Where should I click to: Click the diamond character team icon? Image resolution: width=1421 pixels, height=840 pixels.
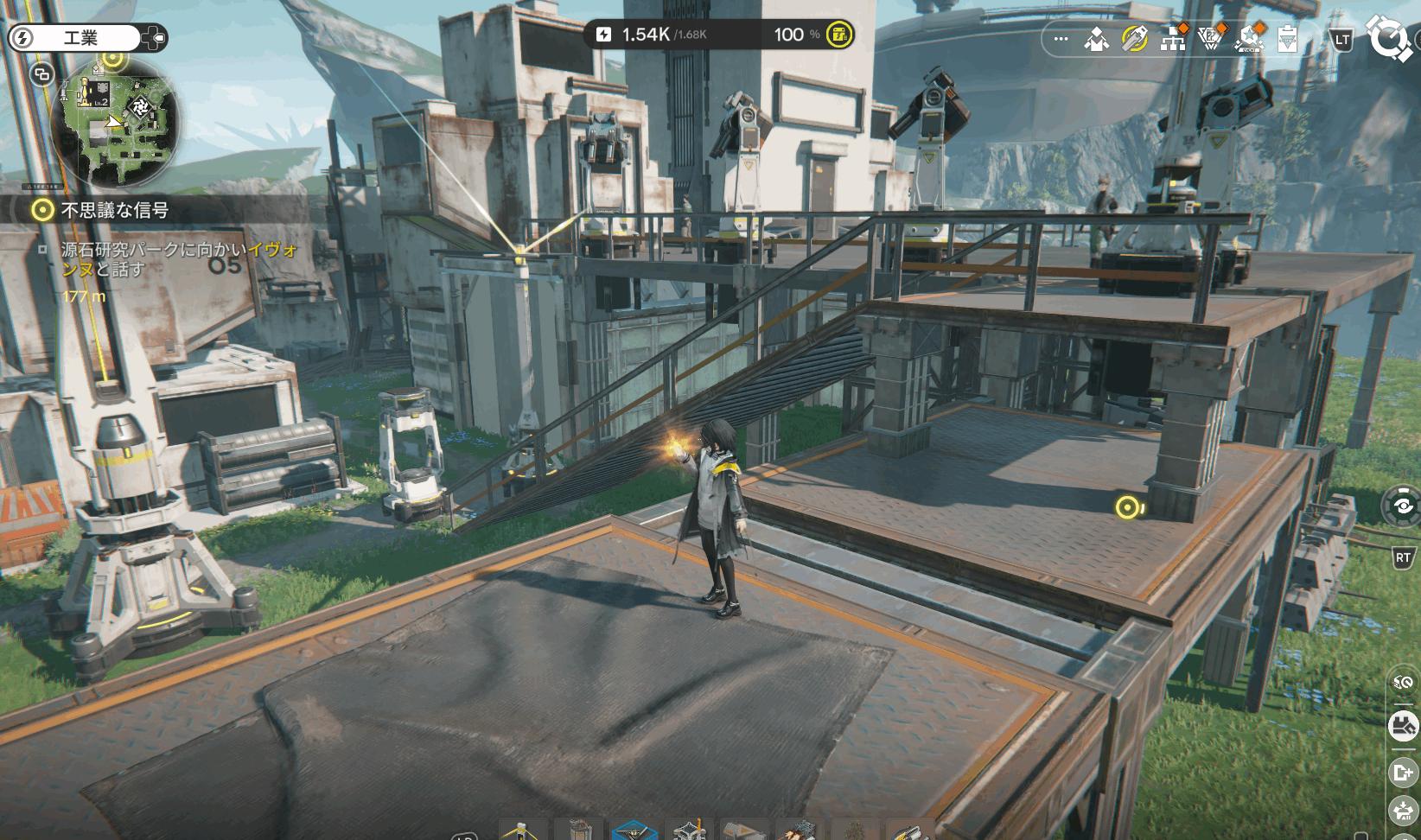pos(1097,39)
